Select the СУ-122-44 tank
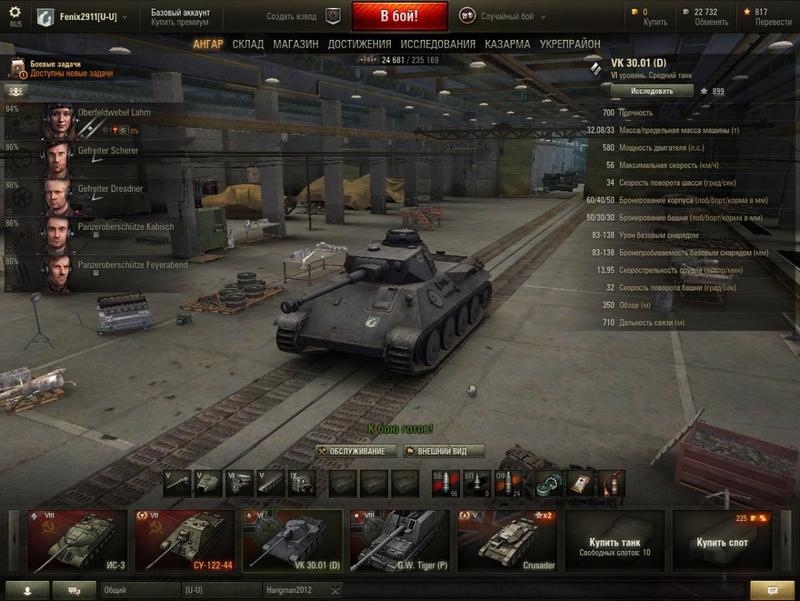The height and width of the screenshot is (601, 800). (x=184, y=540)
